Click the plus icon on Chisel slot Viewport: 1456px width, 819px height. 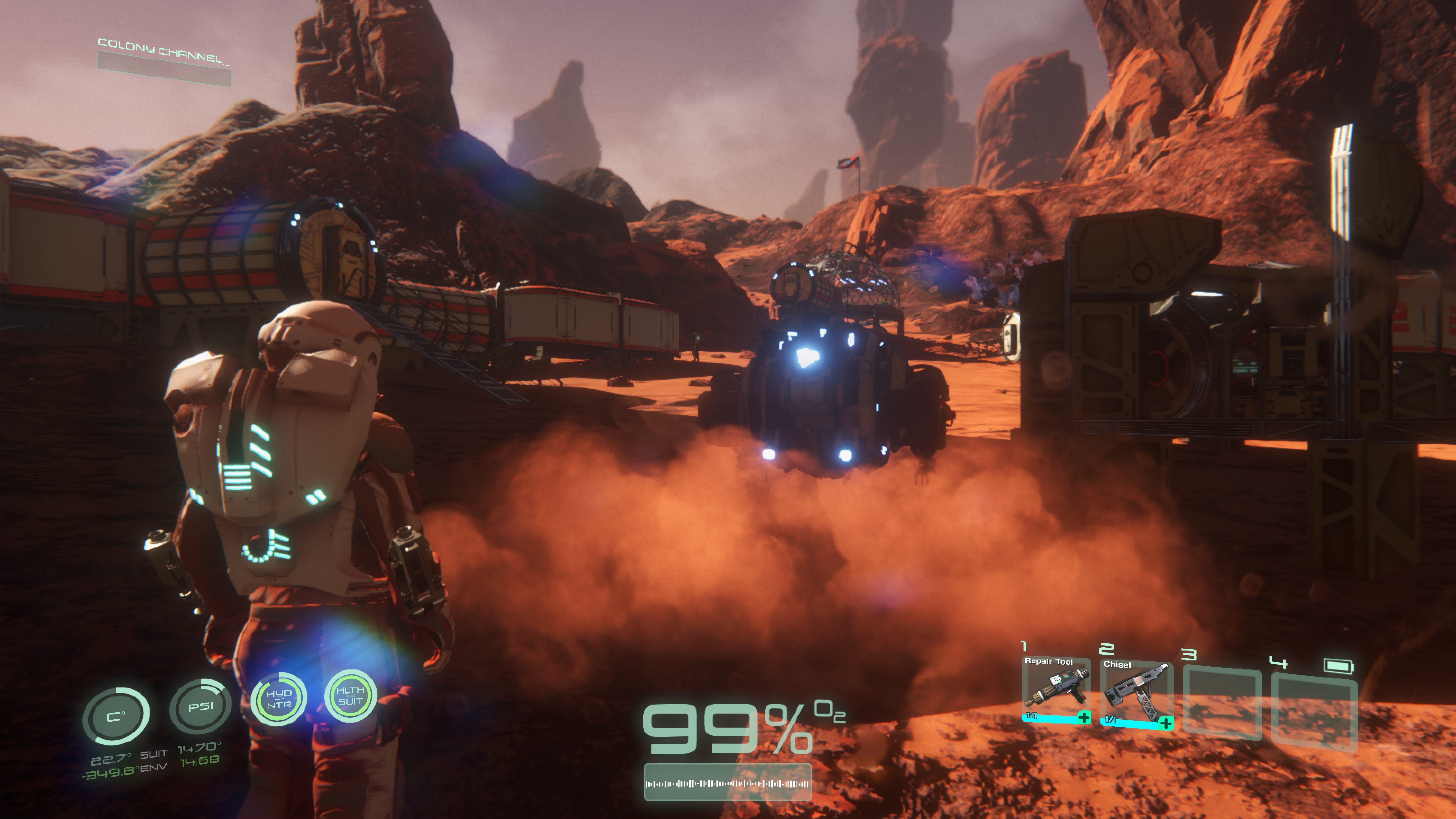point(1165,723)
